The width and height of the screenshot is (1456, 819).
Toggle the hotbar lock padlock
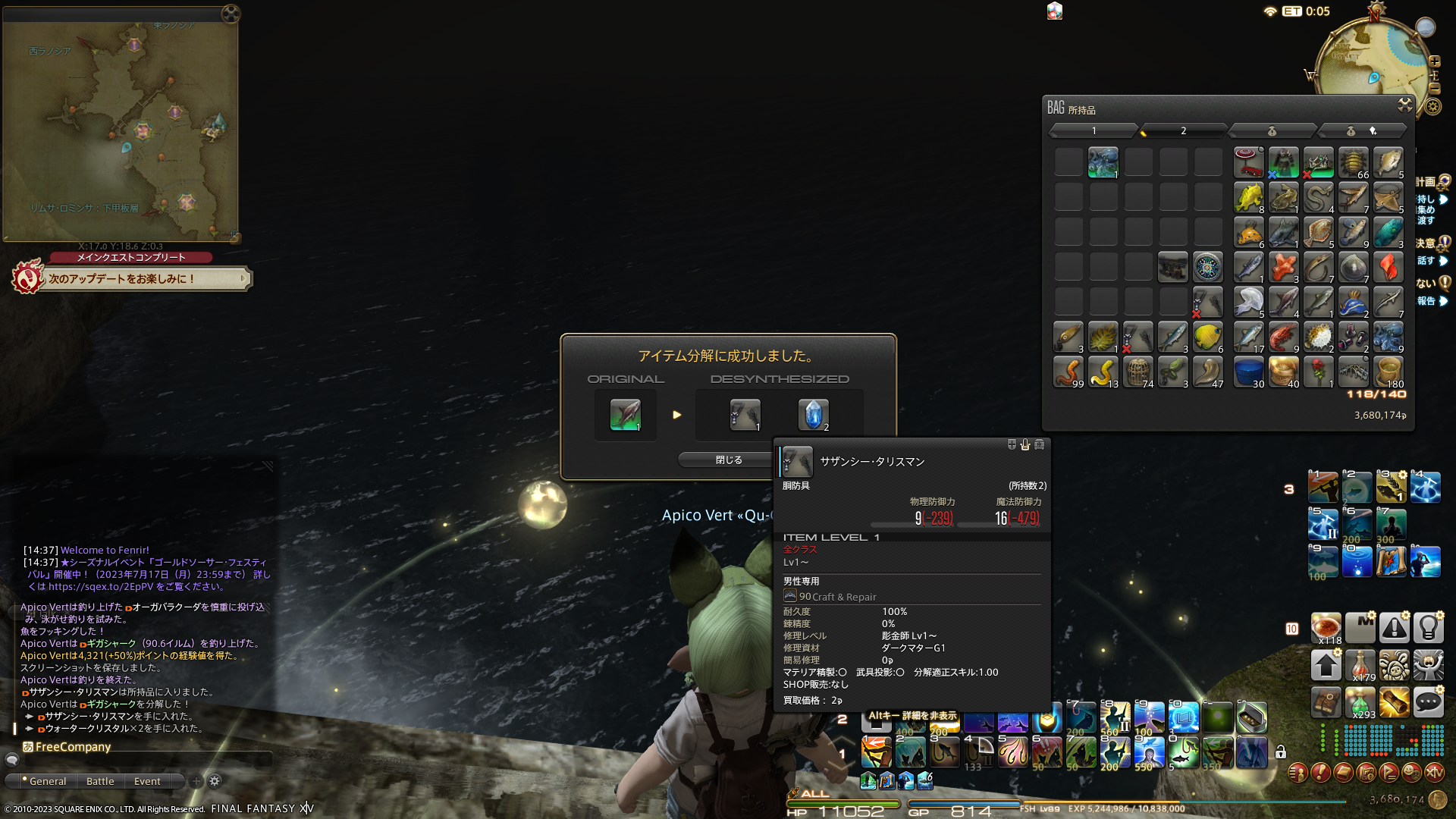[x=1281, y=752]
